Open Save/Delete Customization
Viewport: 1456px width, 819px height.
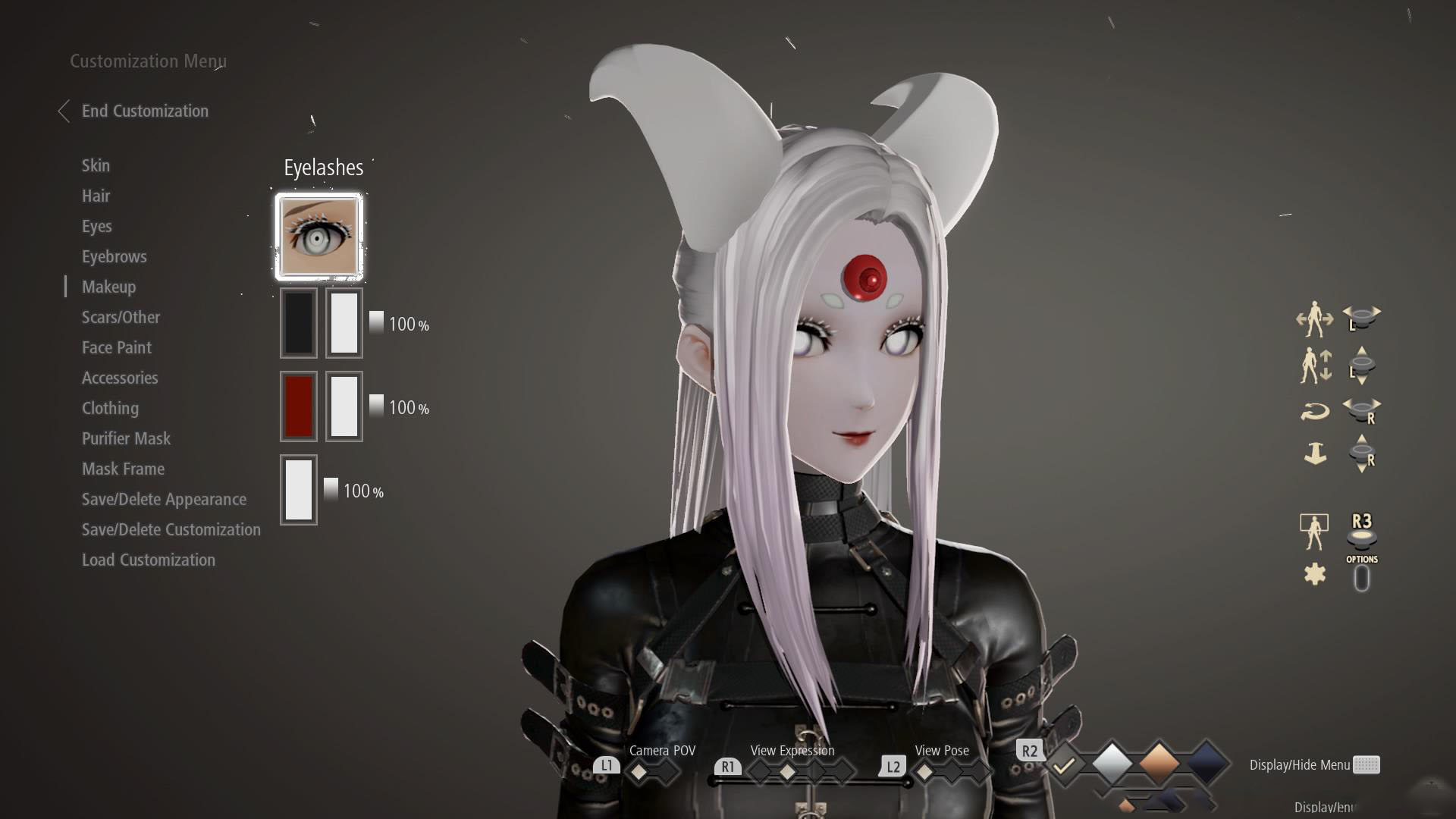[x=171, y=530]
